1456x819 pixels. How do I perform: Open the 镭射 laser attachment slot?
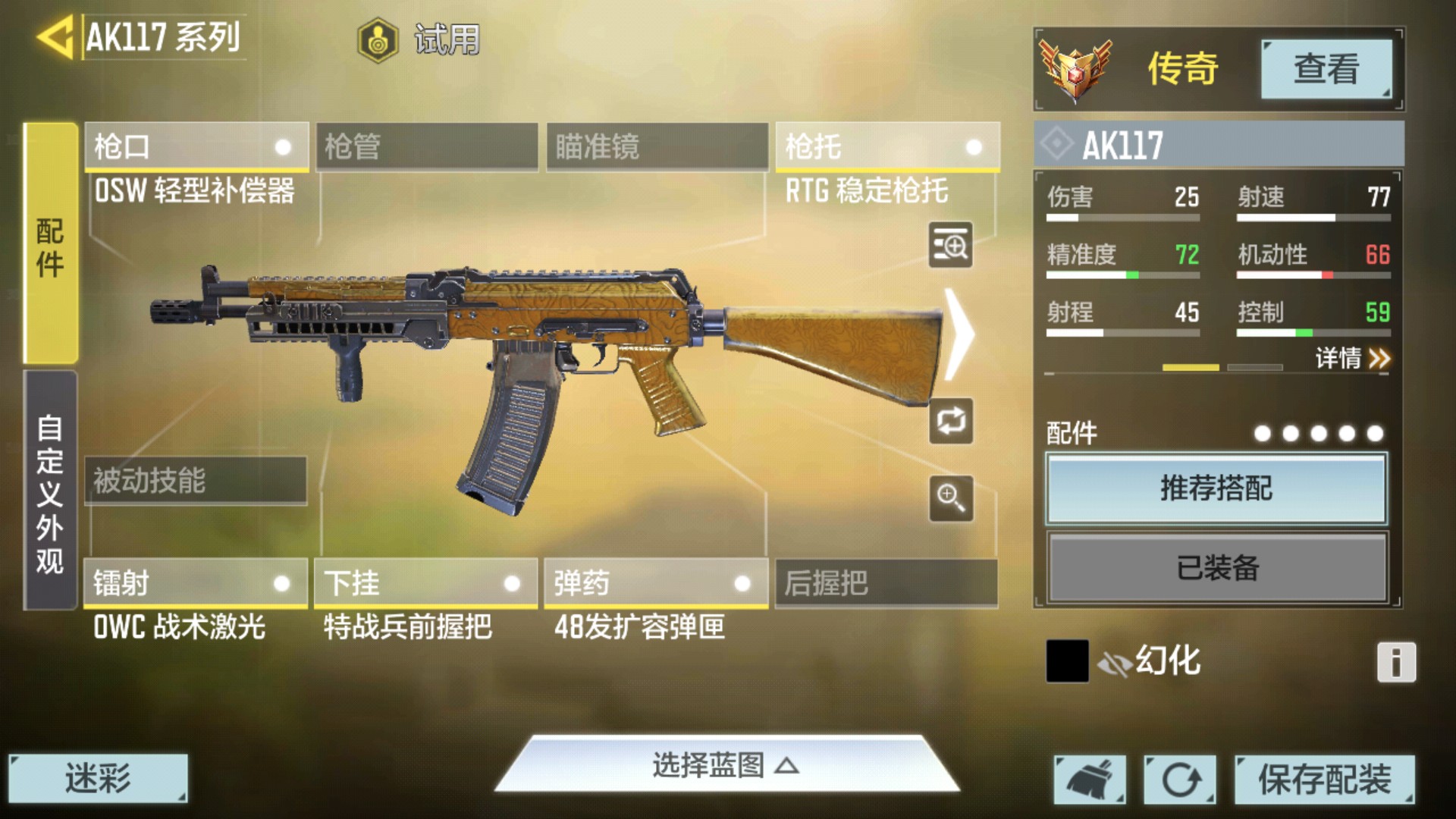(x=196, y=583)
